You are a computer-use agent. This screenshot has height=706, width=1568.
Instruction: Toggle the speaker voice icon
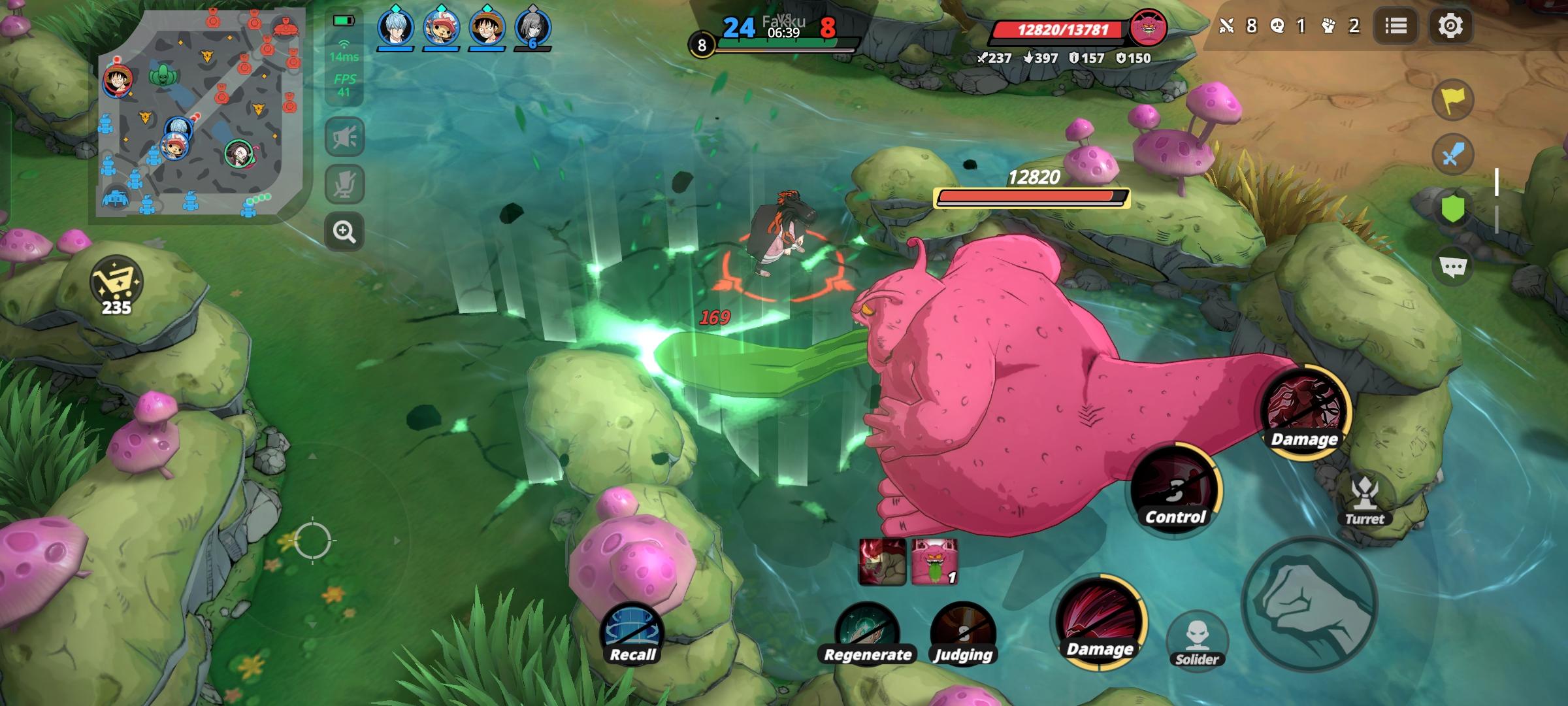(x=344, y=137)
